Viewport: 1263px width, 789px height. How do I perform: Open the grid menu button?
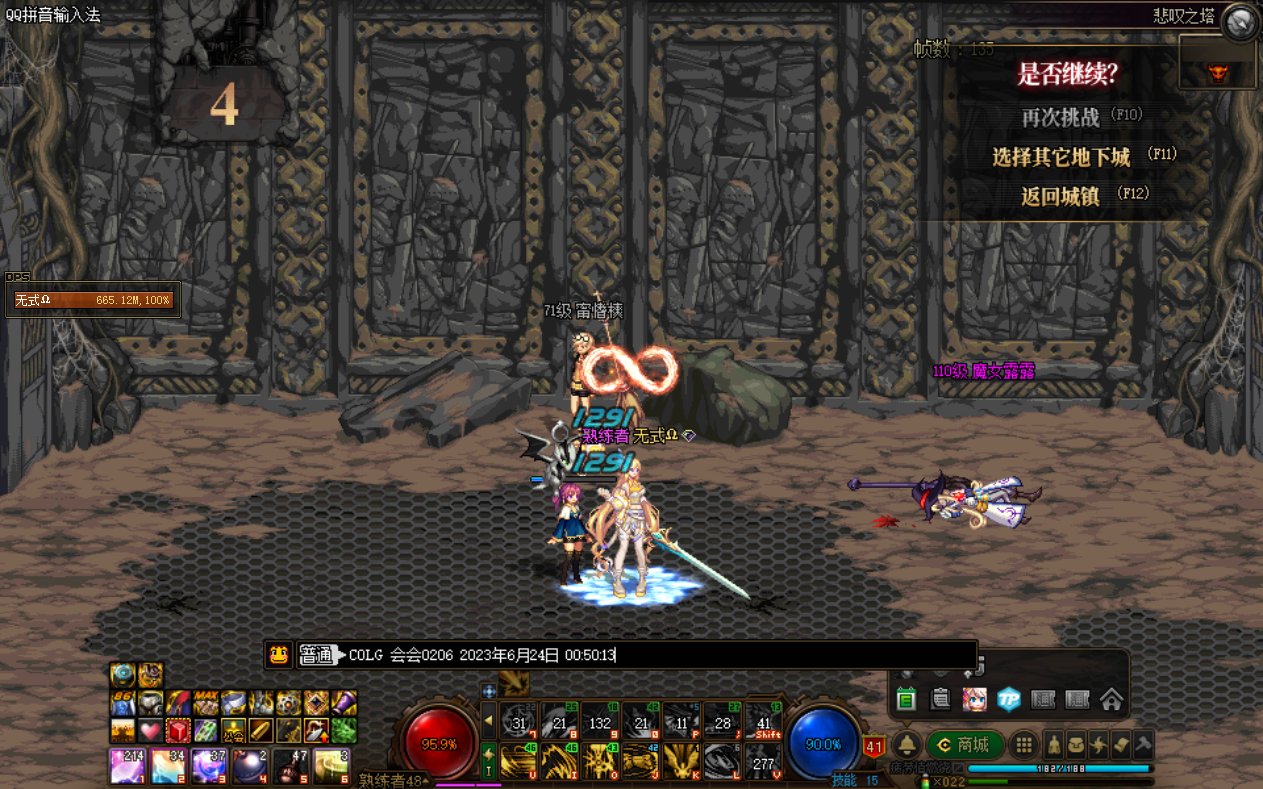pyautogui.click(x=1023, y=745)
